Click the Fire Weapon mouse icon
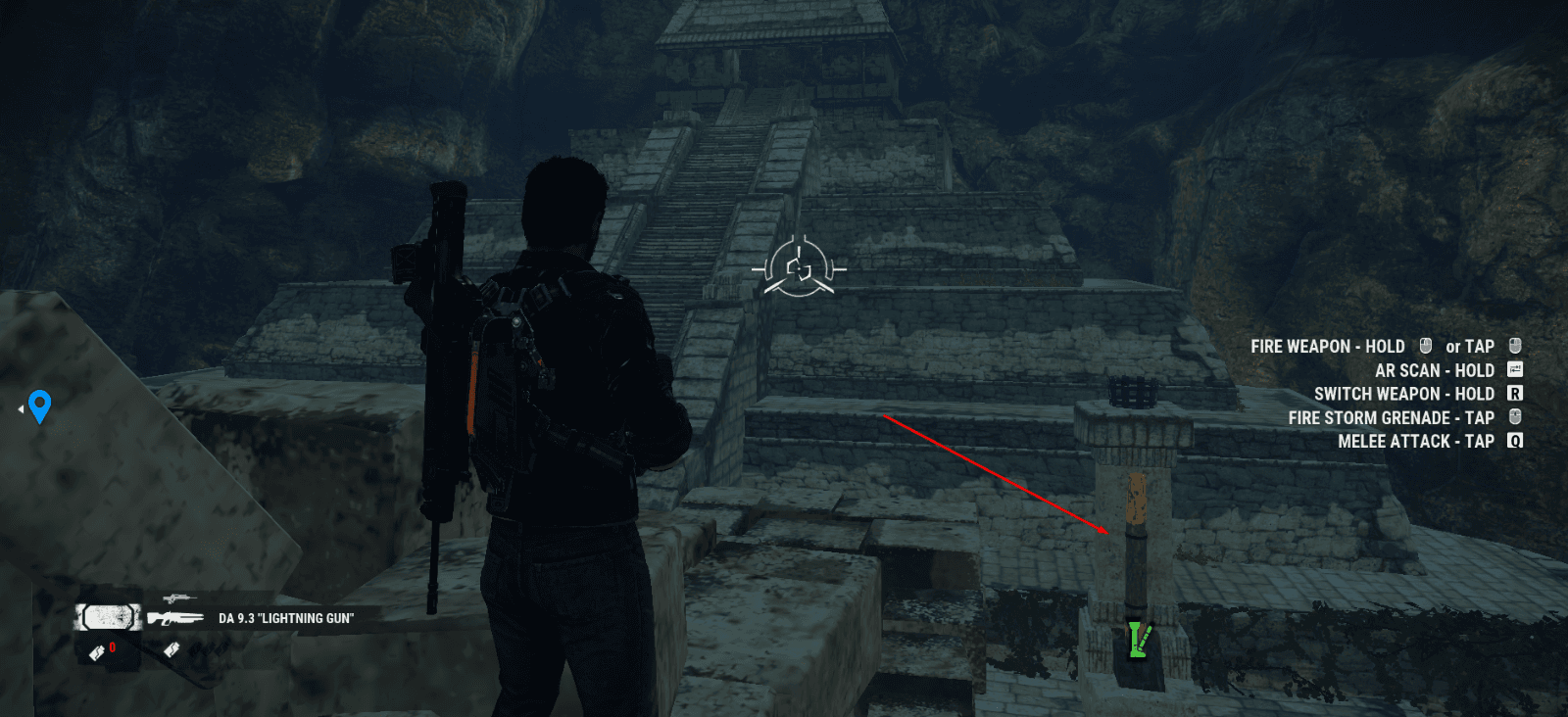 click(x=1425, y=346)
